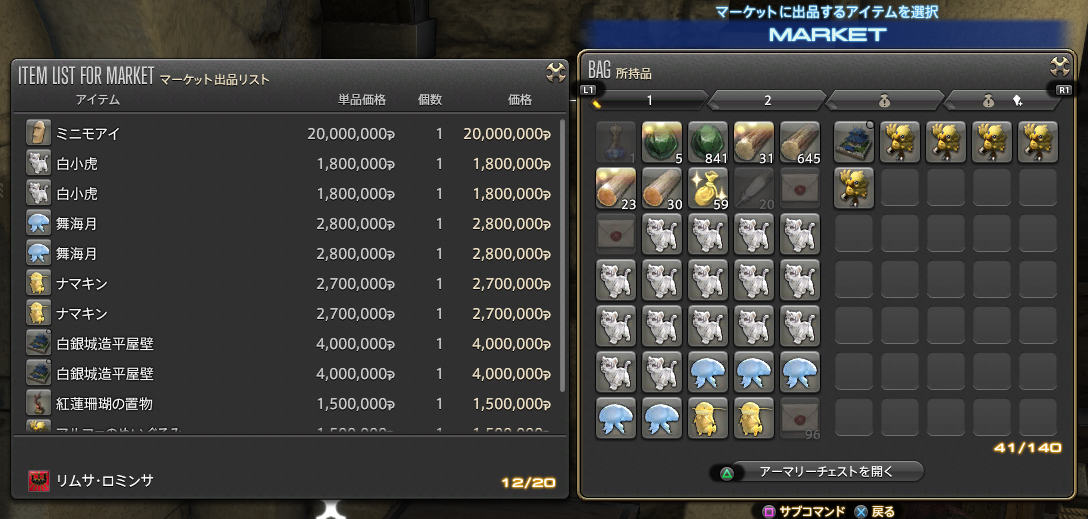Close the Item List for Market window
Image resolution: width=1088 pixels, height=519 pixels.
[x=556, y=71]
